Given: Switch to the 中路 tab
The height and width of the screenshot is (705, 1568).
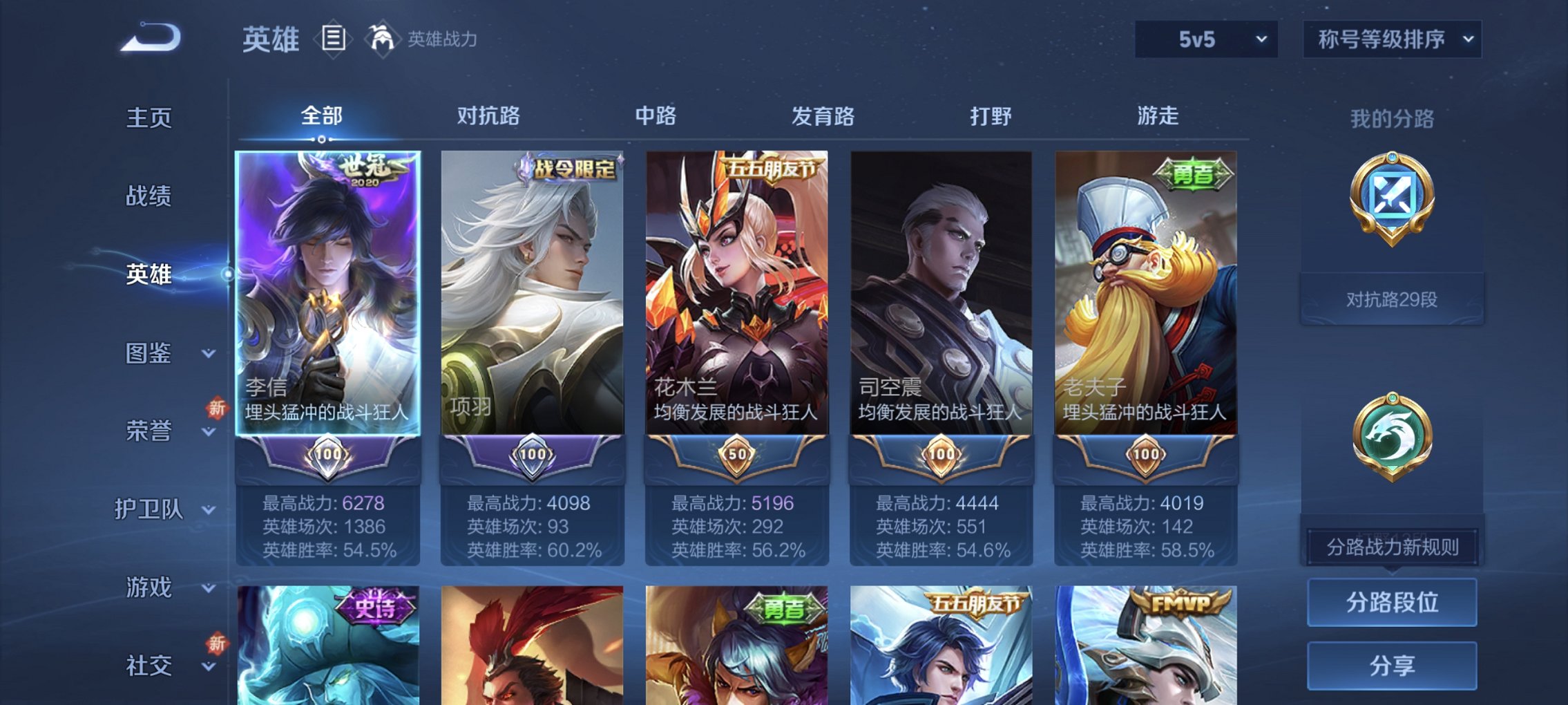Looking at the screenshot, I should click(x=654, y=116).
